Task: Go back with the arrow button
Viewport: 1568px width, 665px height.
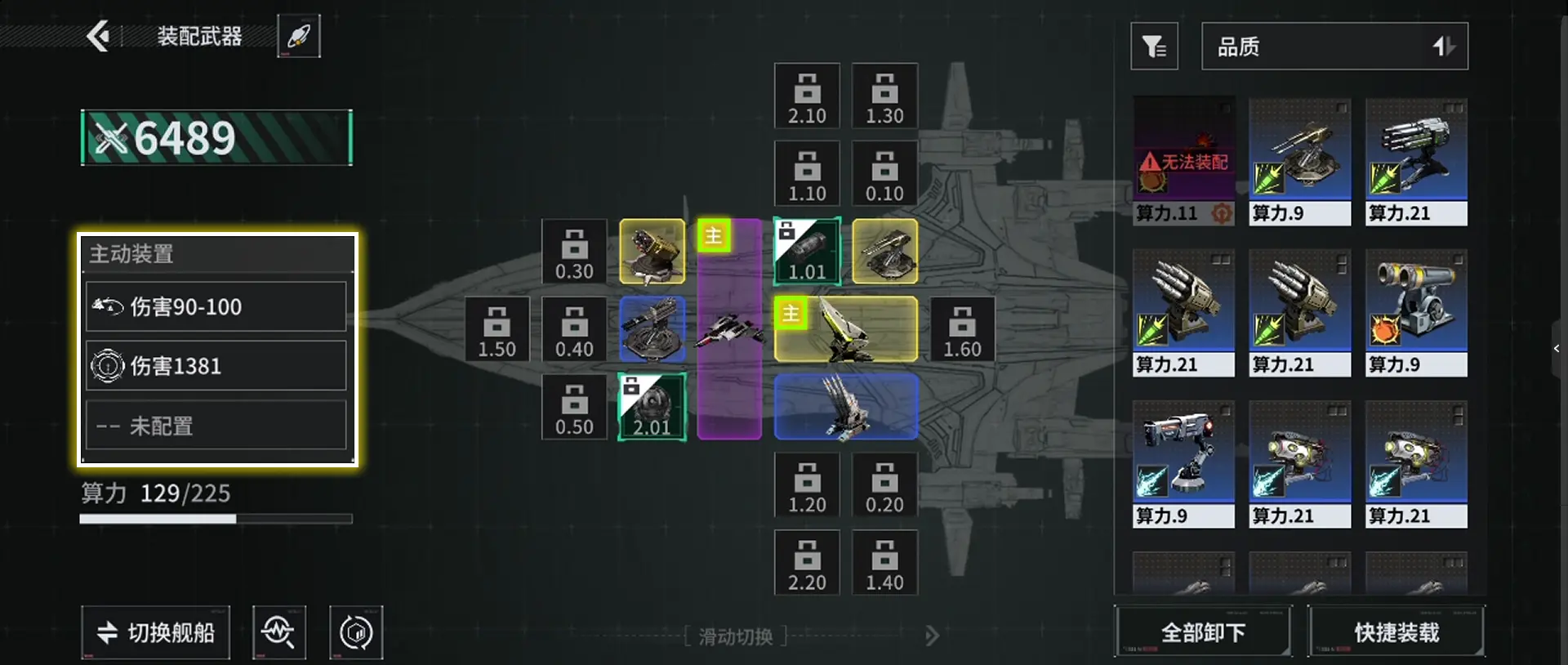Action: click(99, 36)
